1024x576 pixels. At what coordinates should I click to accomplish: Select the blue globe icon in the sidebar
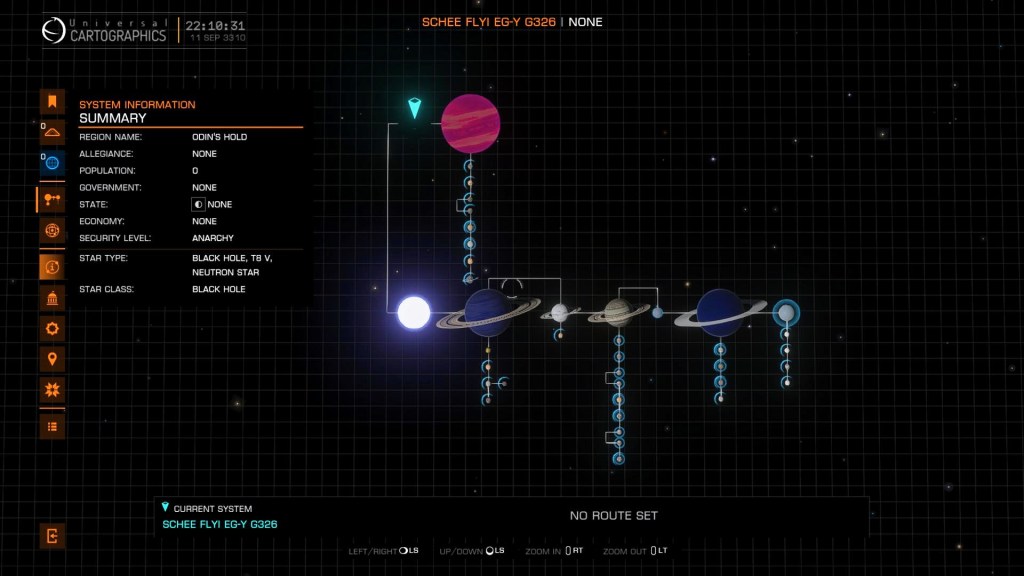(x=52, y=162)
